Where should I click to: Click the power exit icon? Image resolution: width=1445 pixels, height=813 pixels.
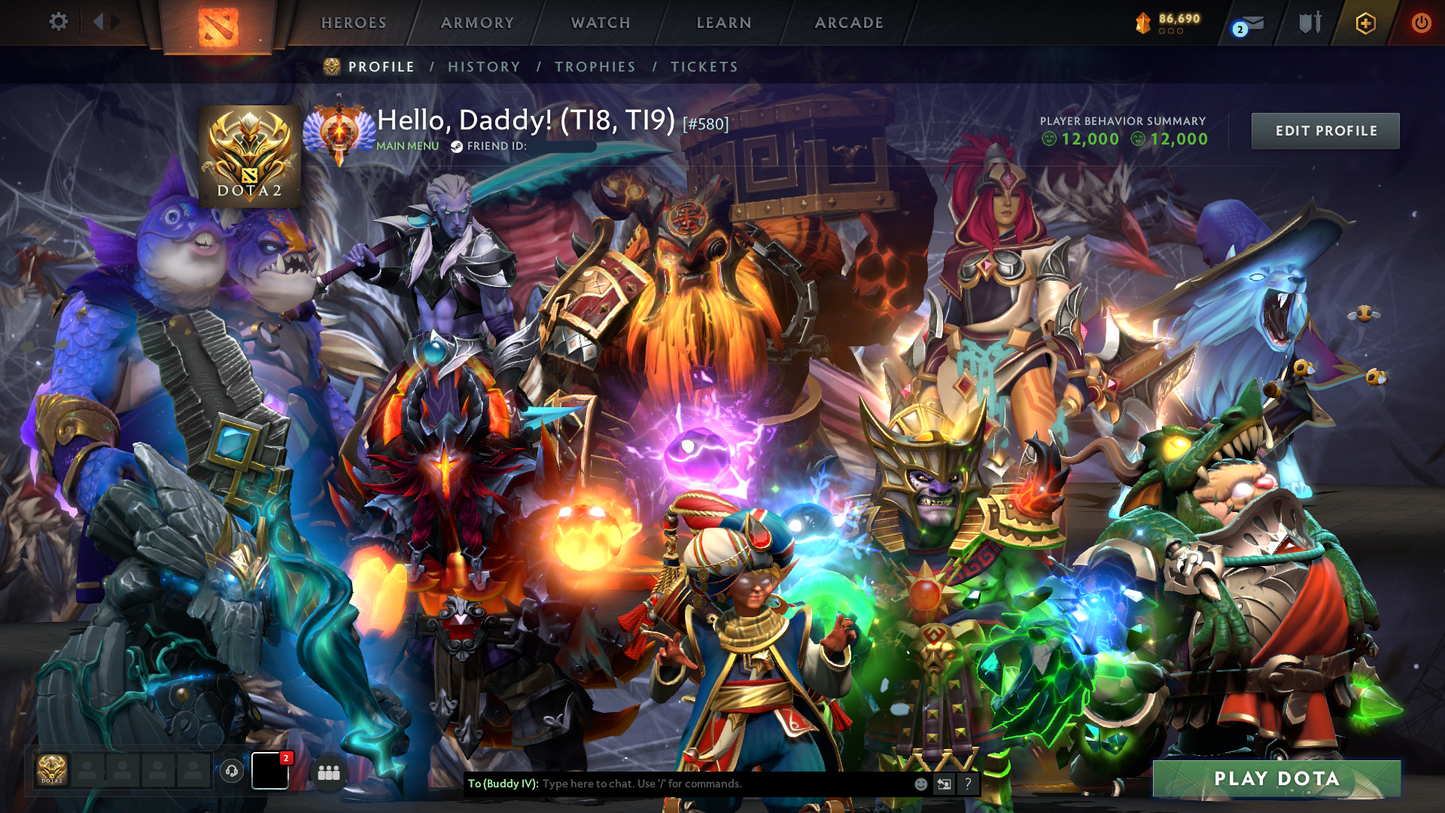point(1421,22)
